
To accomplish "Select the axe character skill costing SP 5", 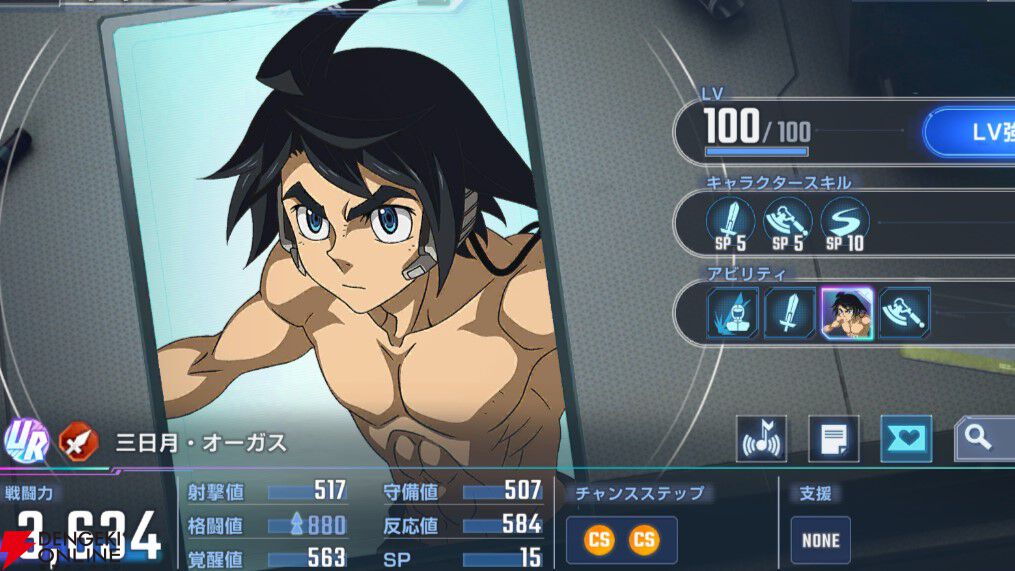I will [788, 222].
